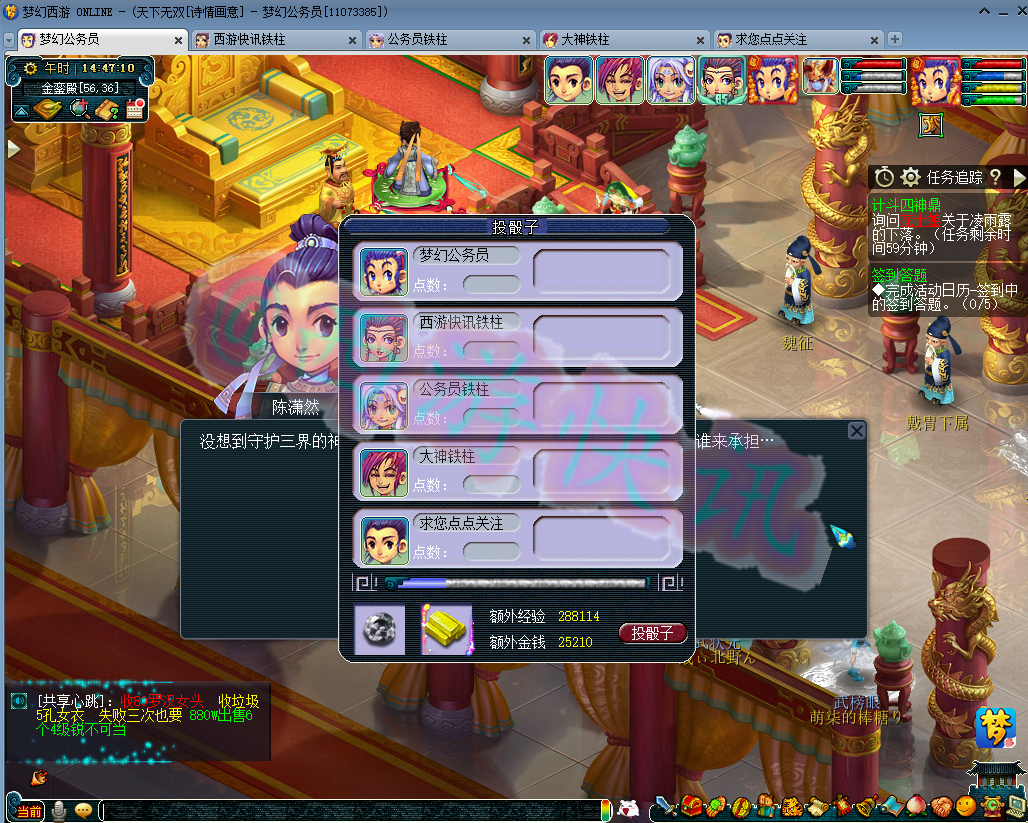Collapse the quest tracker panel arrow

tap(1019, 177)
